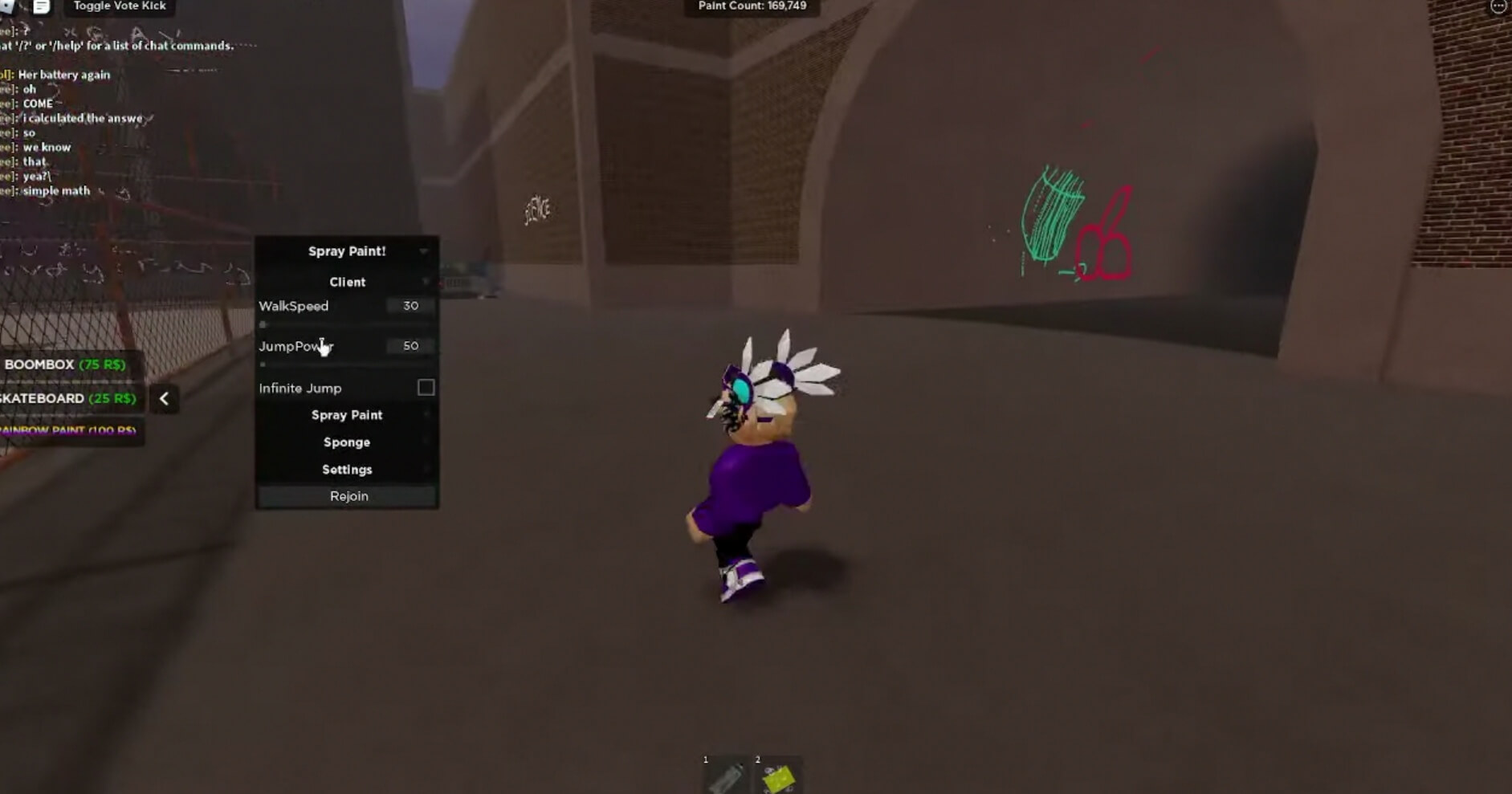Equip the spray can in hotbar slot 1
Viewport: 1512px width, 794px height.
tap(727, 776)
